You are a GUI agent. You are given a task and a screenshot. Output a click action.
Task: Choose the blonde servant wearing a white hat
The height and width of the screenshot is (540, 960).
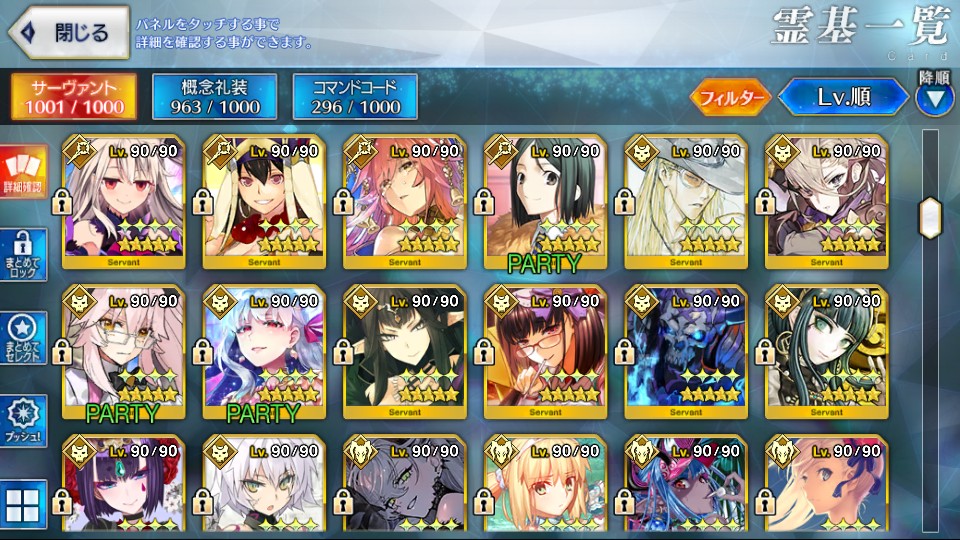point(685,201)
